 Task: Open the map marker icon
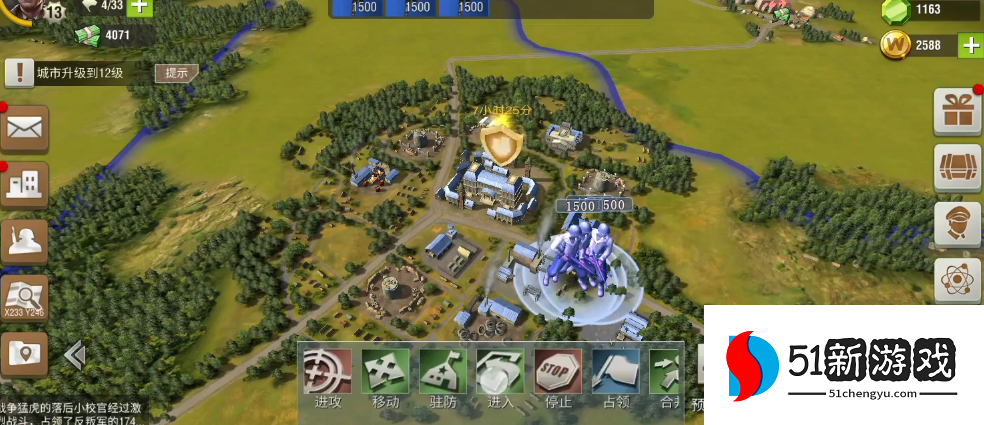(x=25, y=353)
